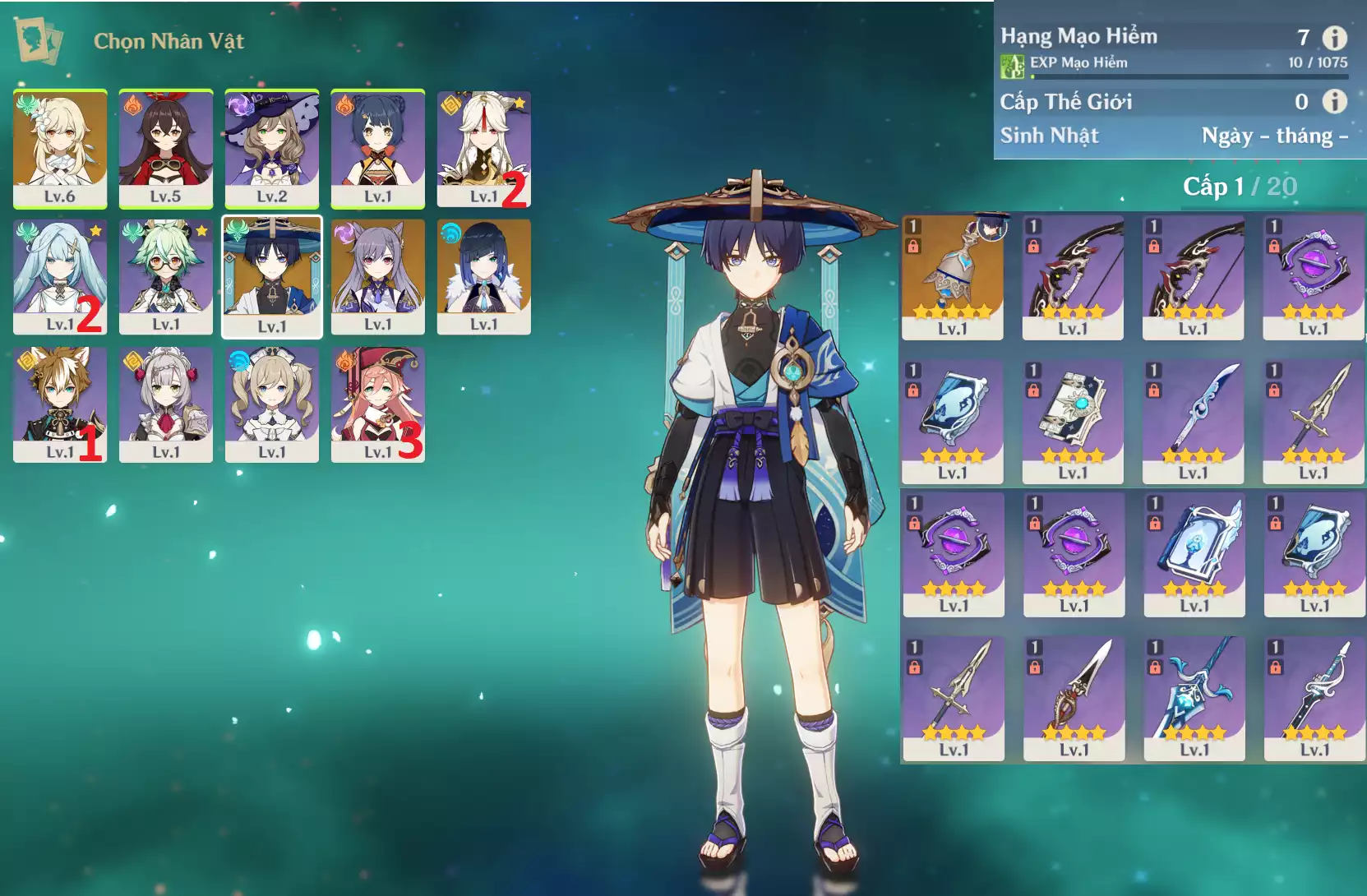
Task: Open the five-star bell catalyst weapon slot
Action: pos(952,277)
